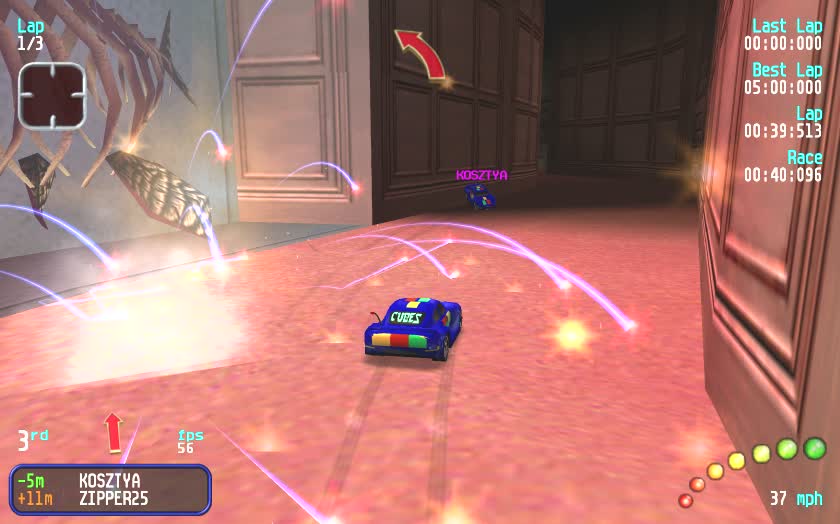Choose the ZIPPER25 row in the distance panel

(110, 498)
